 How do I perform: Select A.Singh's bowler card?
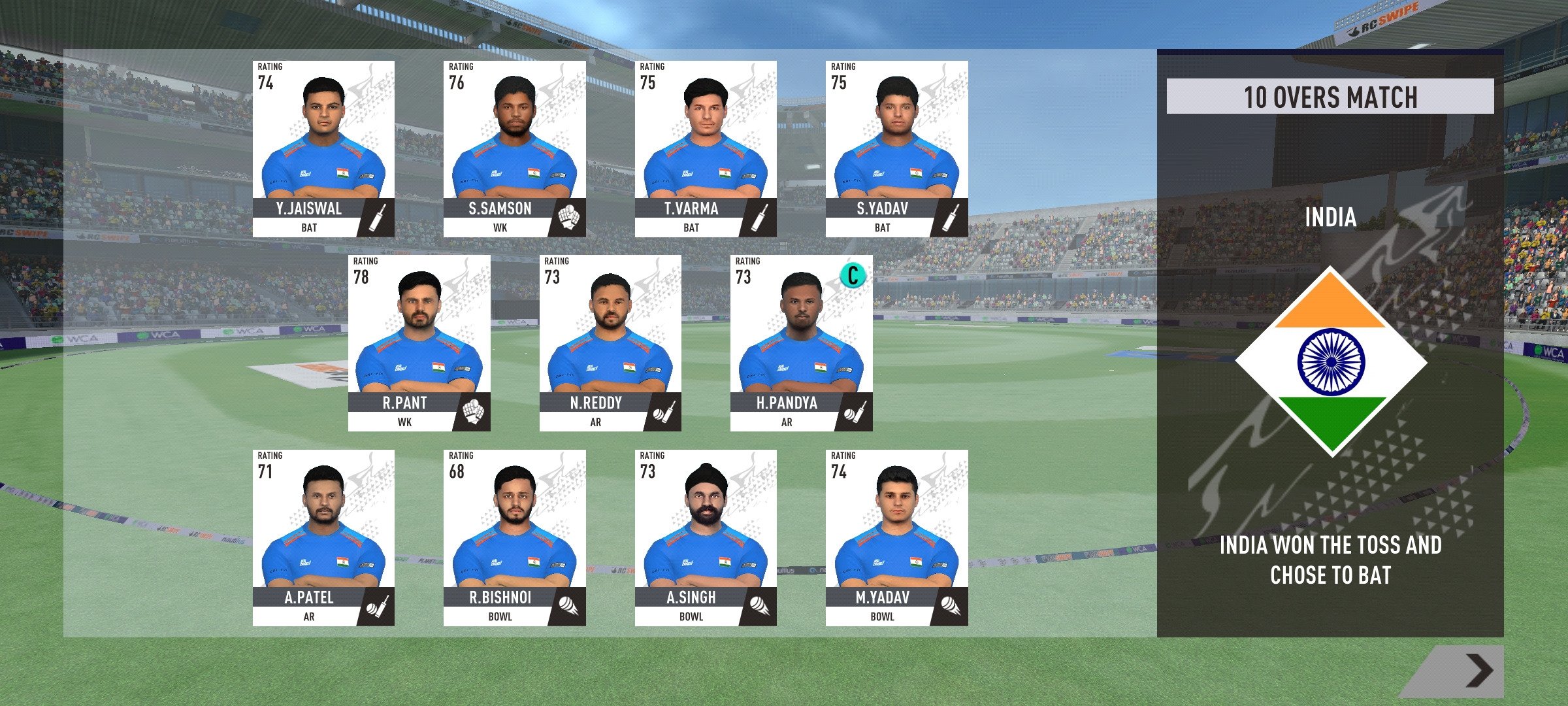click(x=706, y=537)
